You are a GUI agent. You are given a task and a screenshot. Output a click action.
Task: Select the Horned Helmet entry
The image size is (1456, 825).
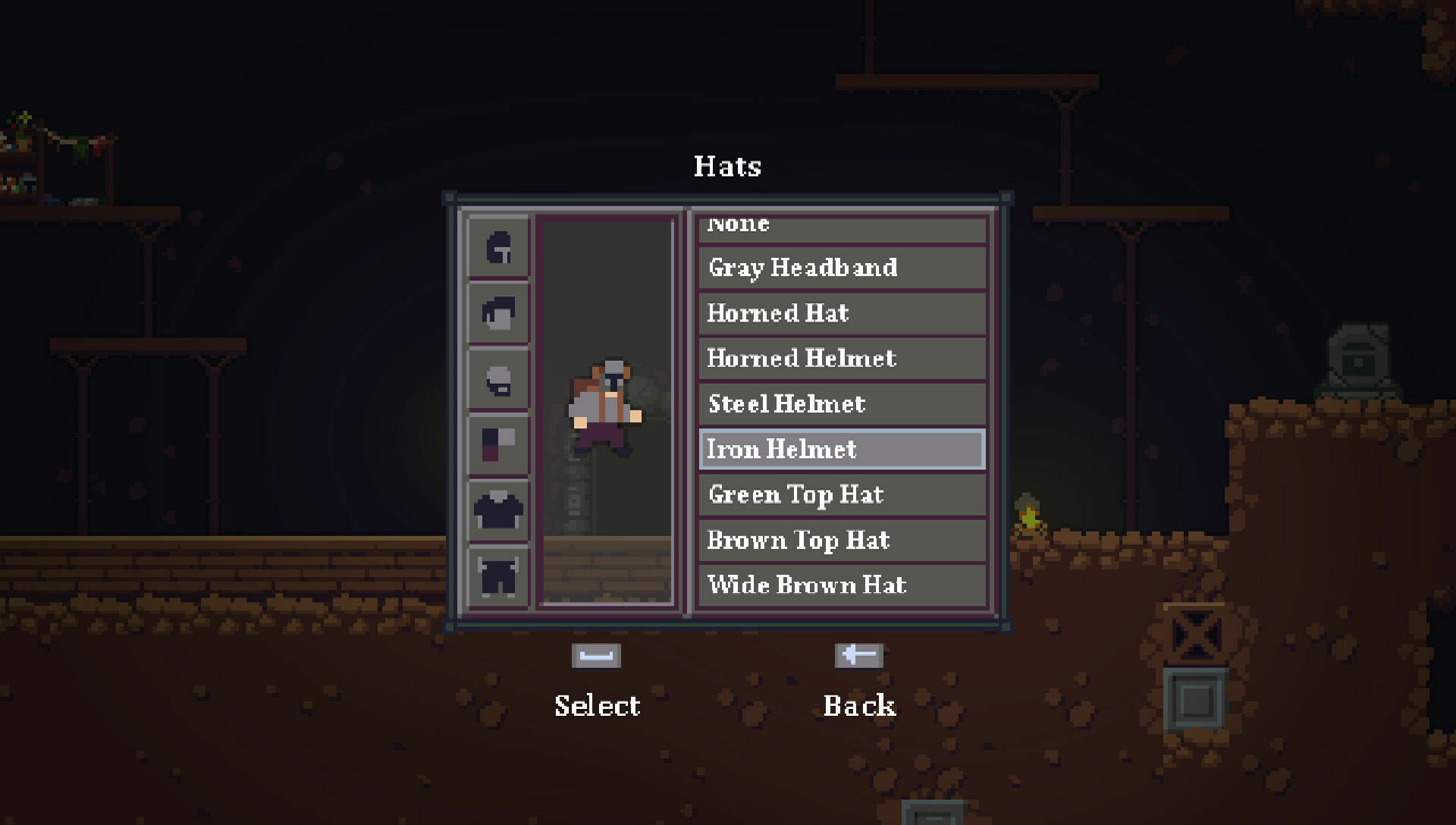point(842,358)
